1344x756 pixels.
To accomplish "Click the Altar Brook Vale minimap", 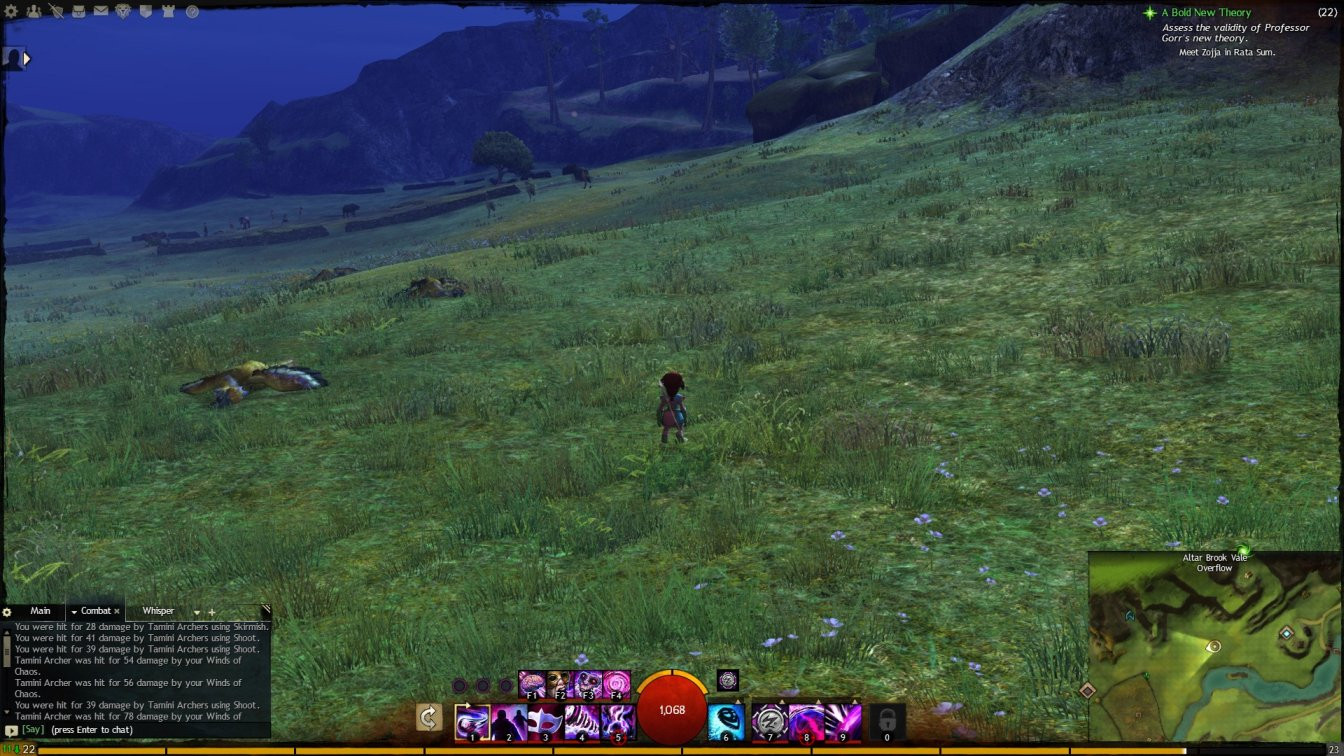I will [x=1215, y=646].
